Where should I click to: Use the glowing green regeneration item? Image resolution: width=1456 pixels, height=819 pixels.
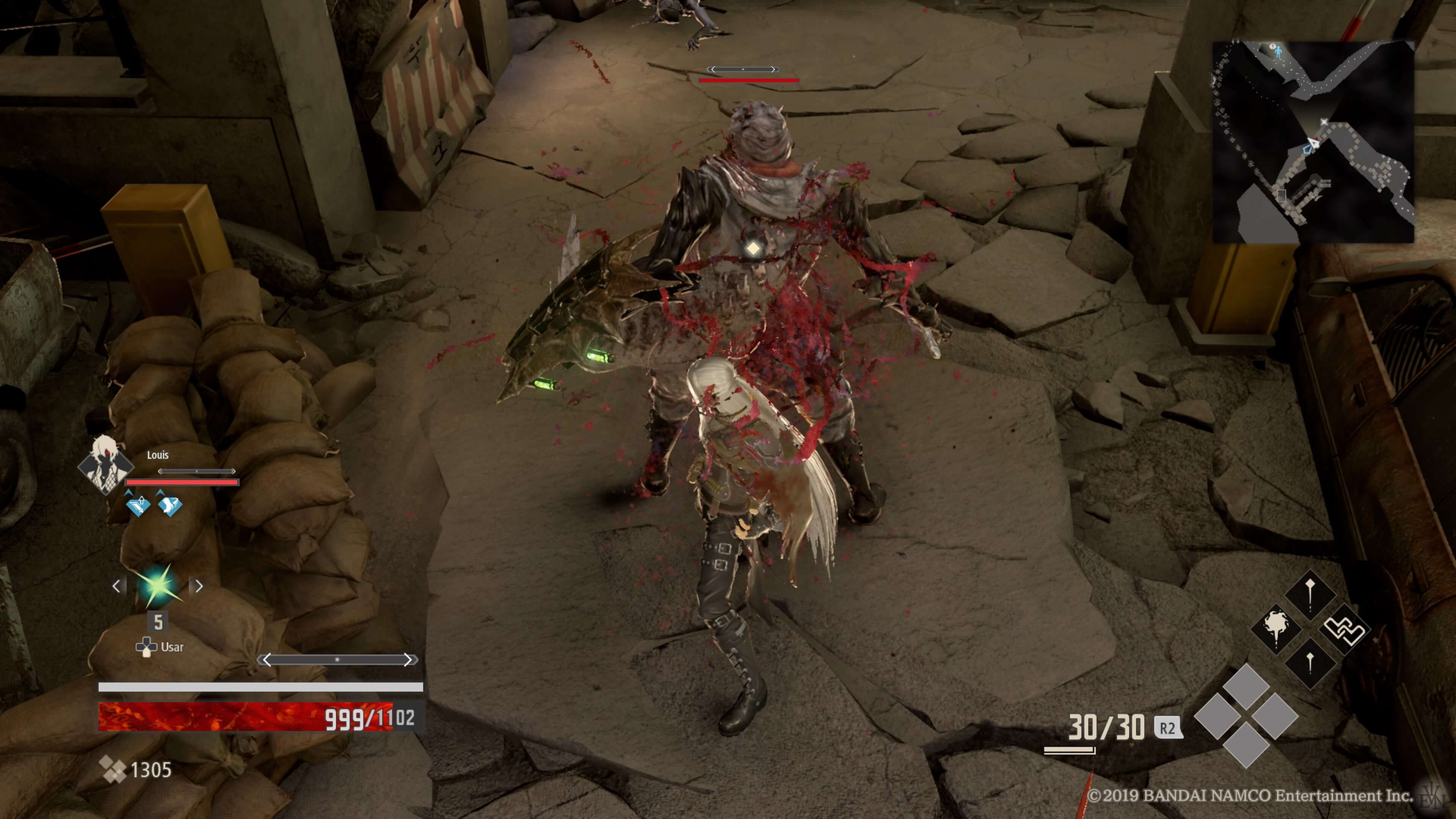(x=158, y=585)
